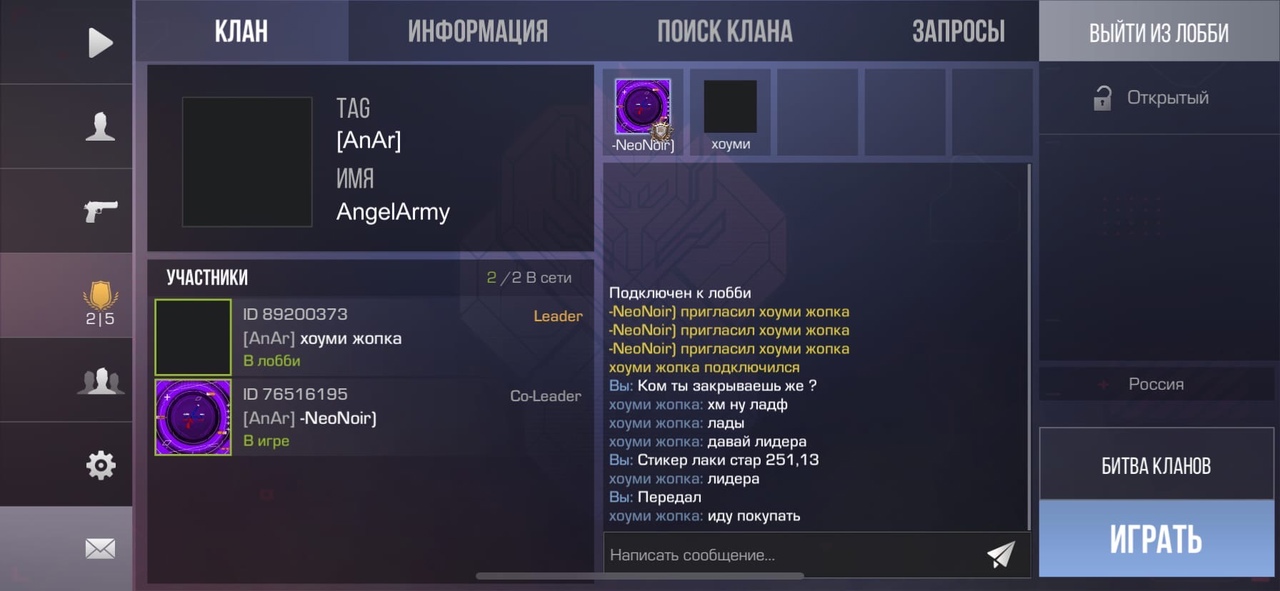The width and height of the screenshot is (1280, 591).
Task: Open the ИНФОРМАЦИЯ tab
Action: click(477, 31)
